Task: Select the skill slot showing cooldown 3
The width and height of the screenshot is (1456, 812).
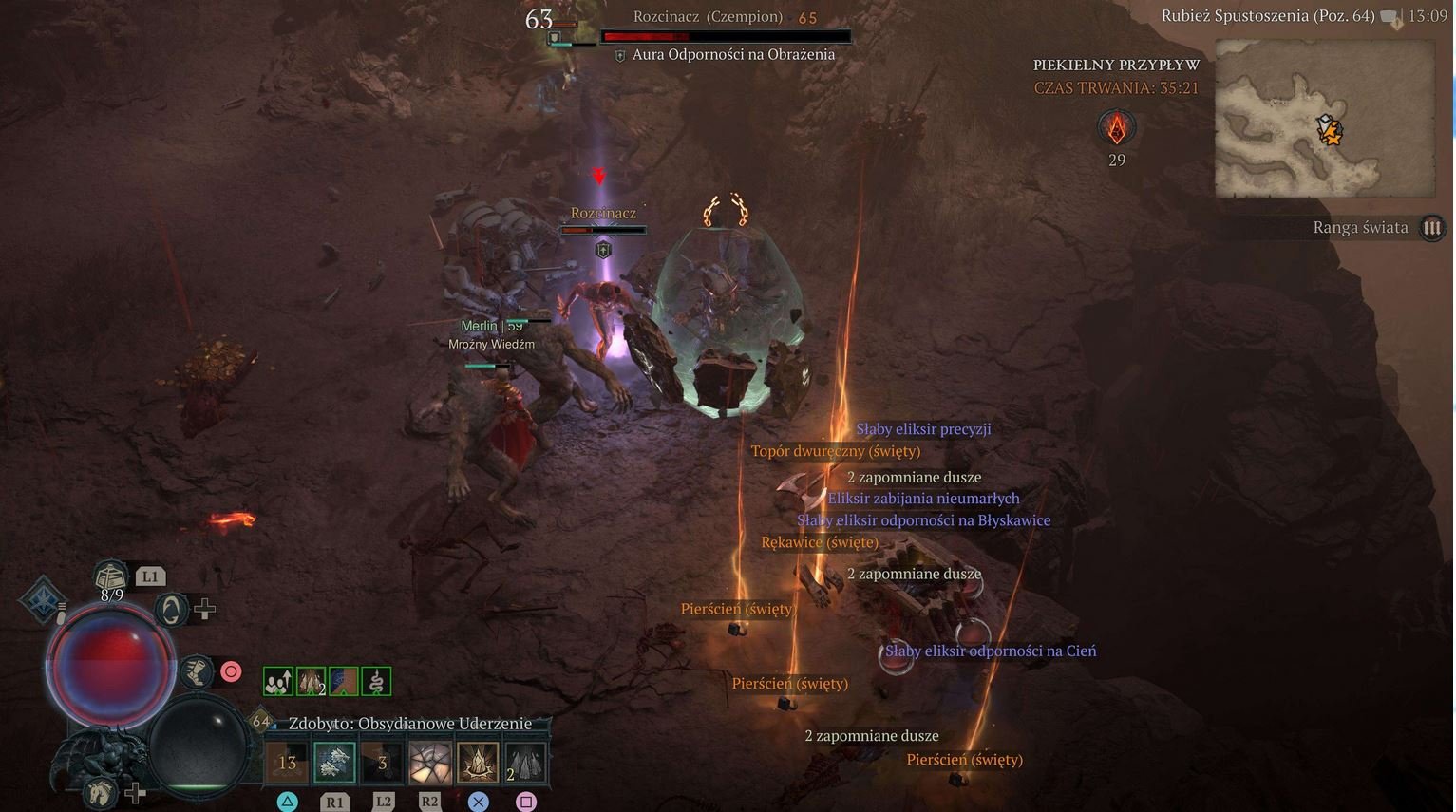Action: point(382,763)
